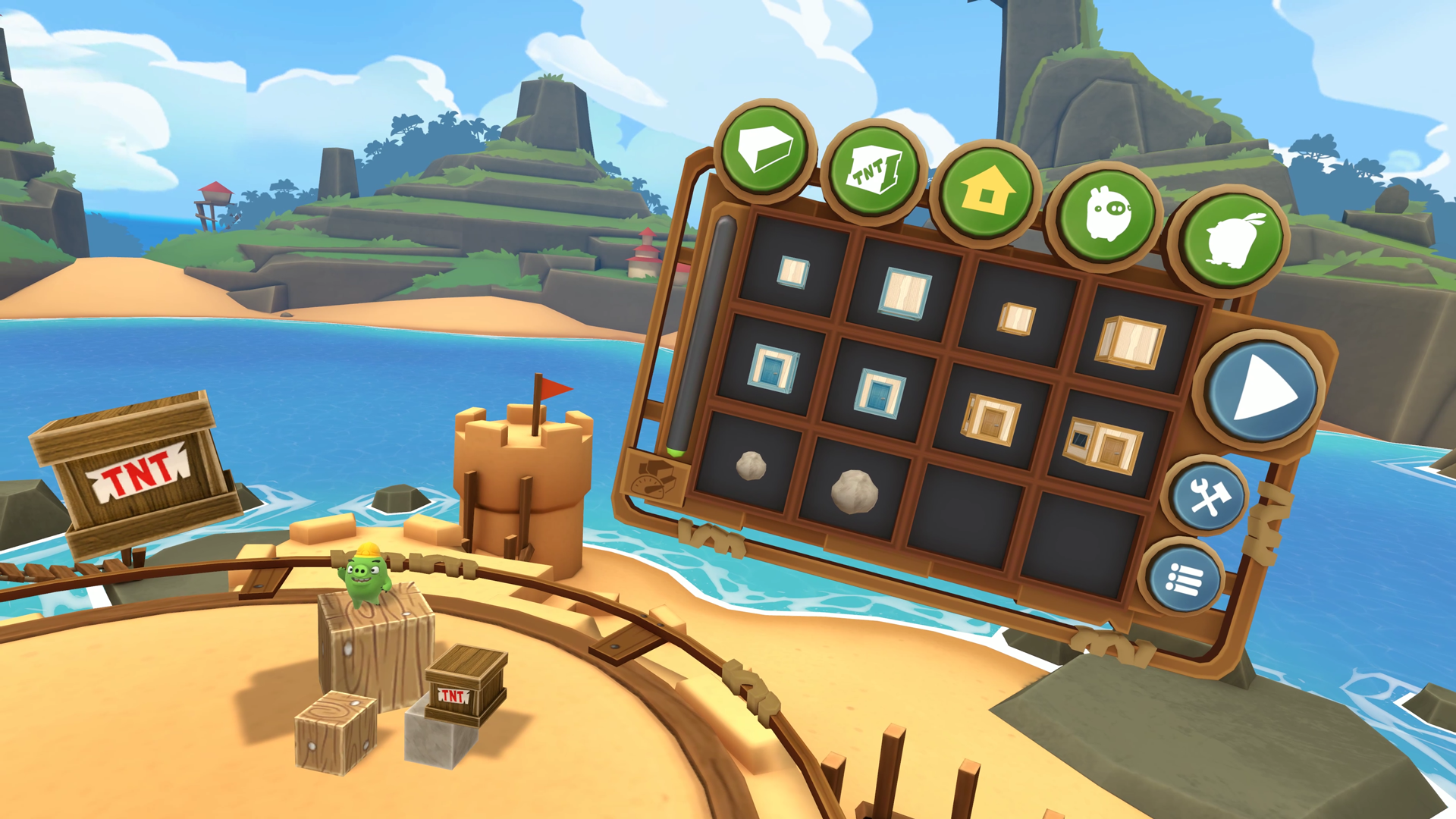This screenshot has height=819, width=1456.
Task: Select the stone block category icon
Action: (x=762, y=152)
